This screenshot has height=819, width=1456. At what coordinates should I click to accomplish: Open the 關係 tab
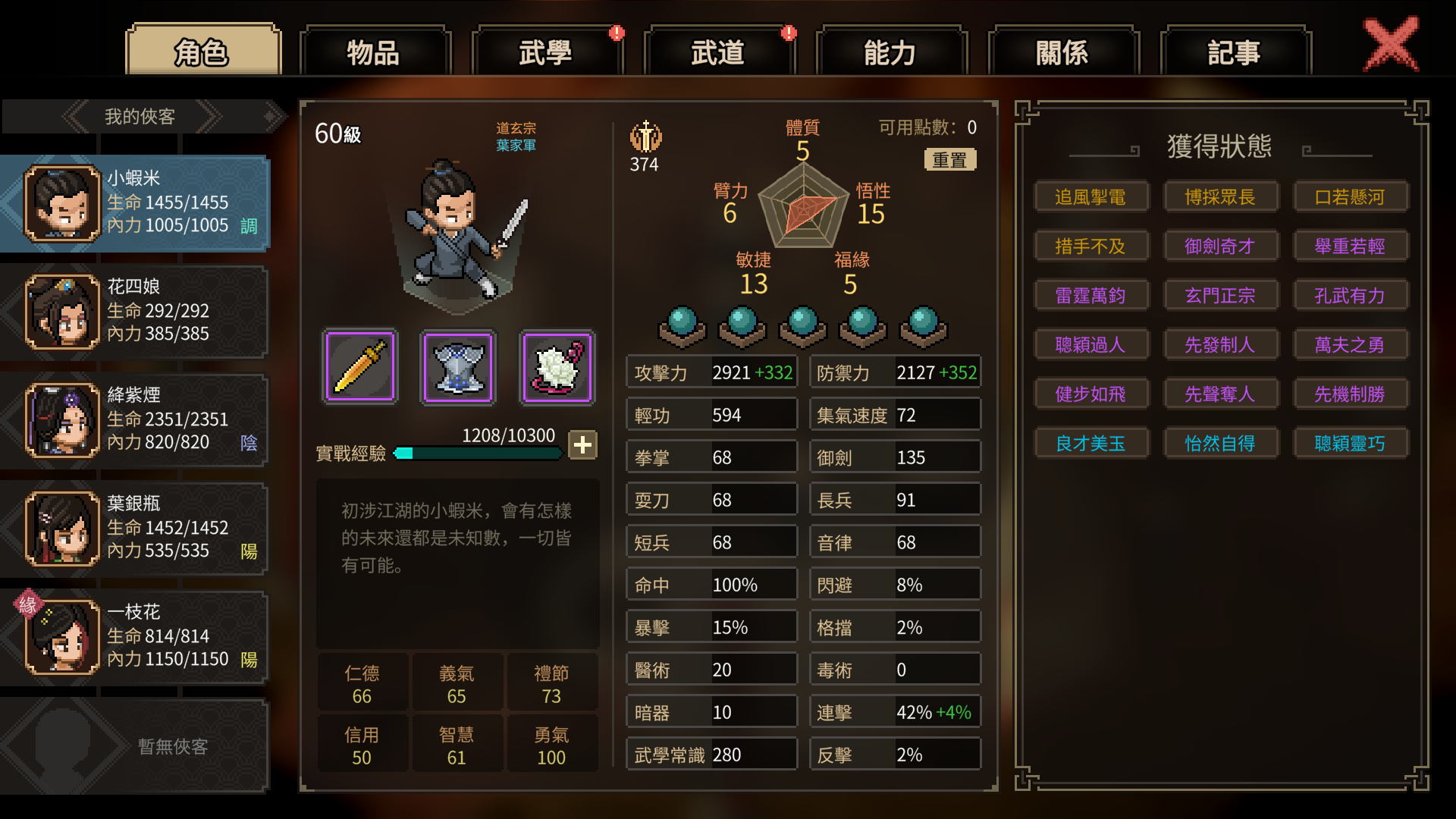coord(1062,52)
